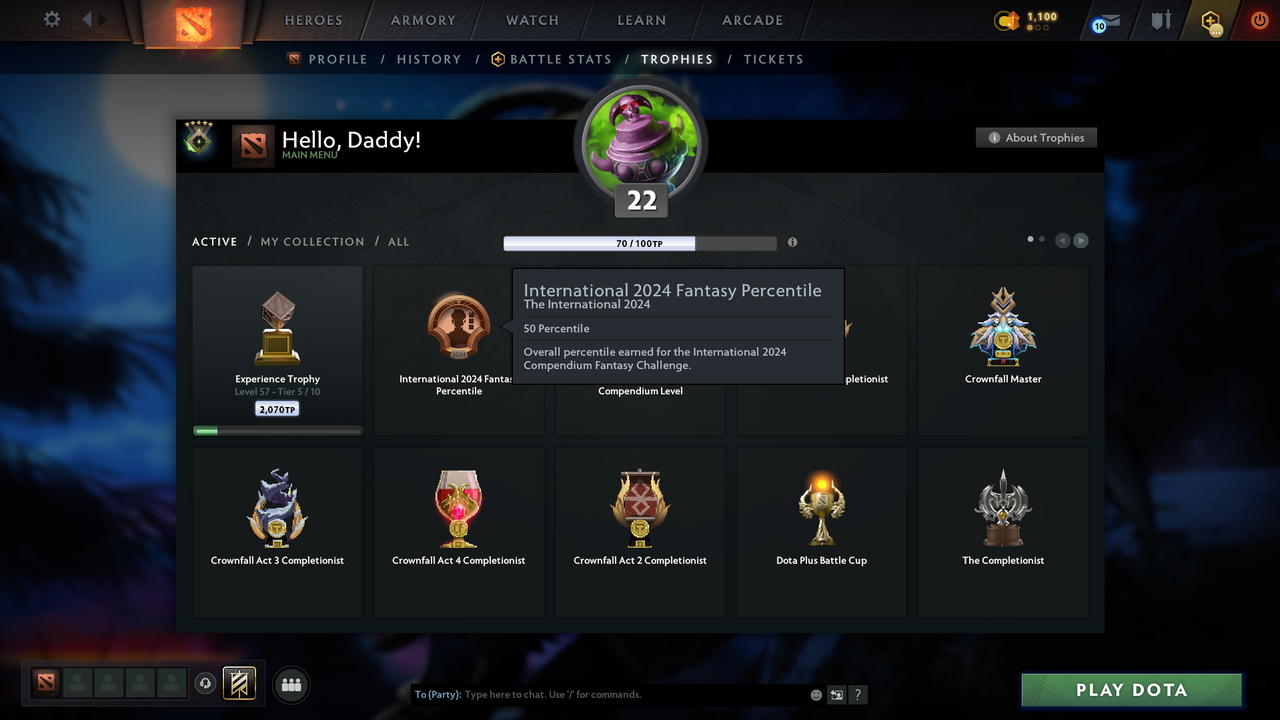Screen dimensions: 1280x720
Task: Open the Watch menu
Action: tap(532, 20)
